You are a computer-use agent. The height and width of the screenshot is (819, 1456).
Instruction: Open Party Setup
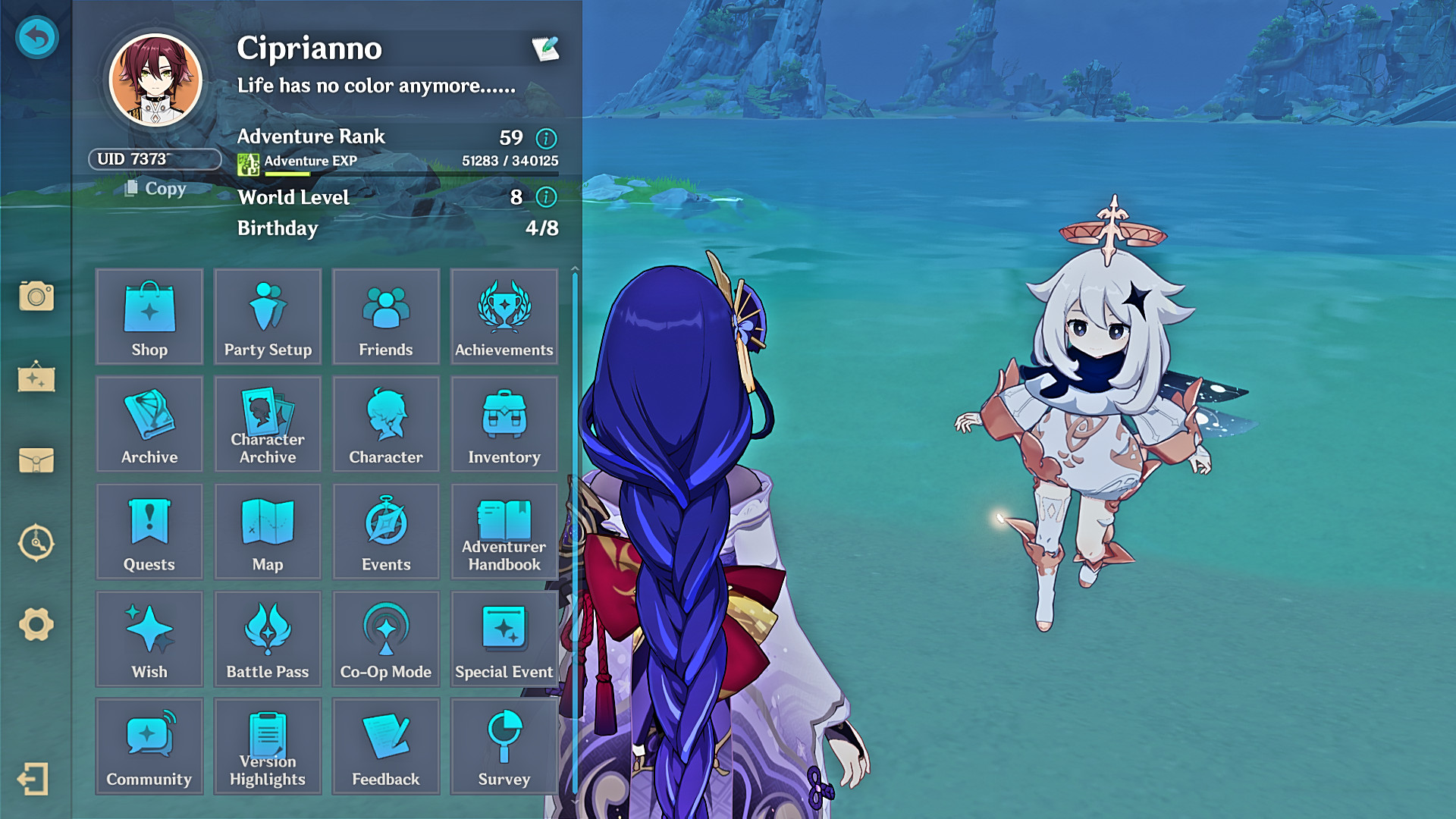(268, 317)
